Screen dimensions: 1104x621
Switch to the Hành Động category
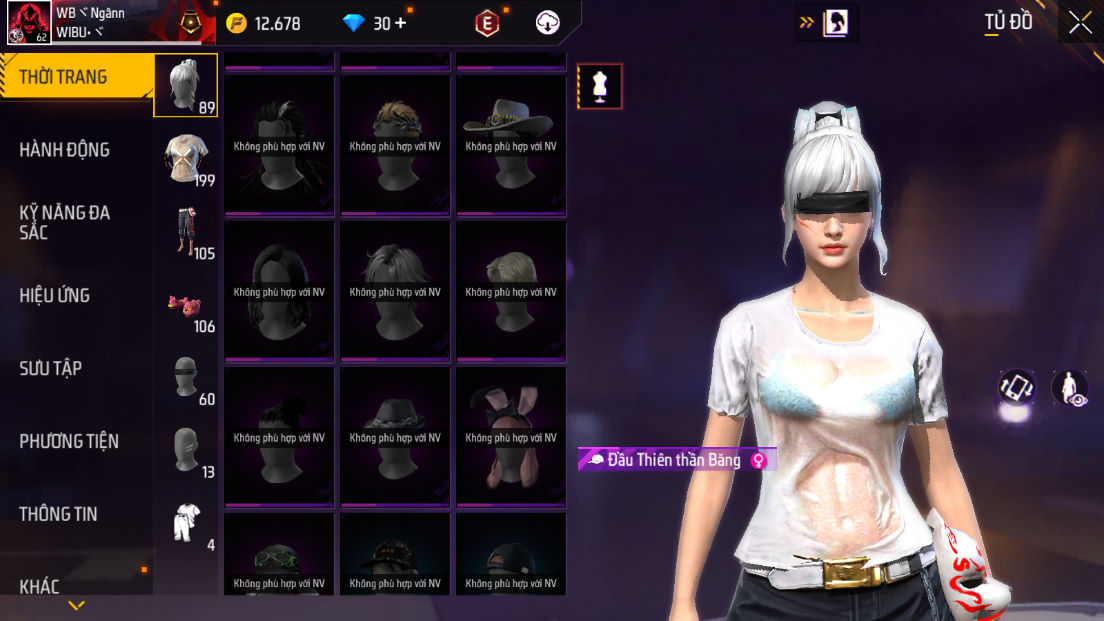65,150
